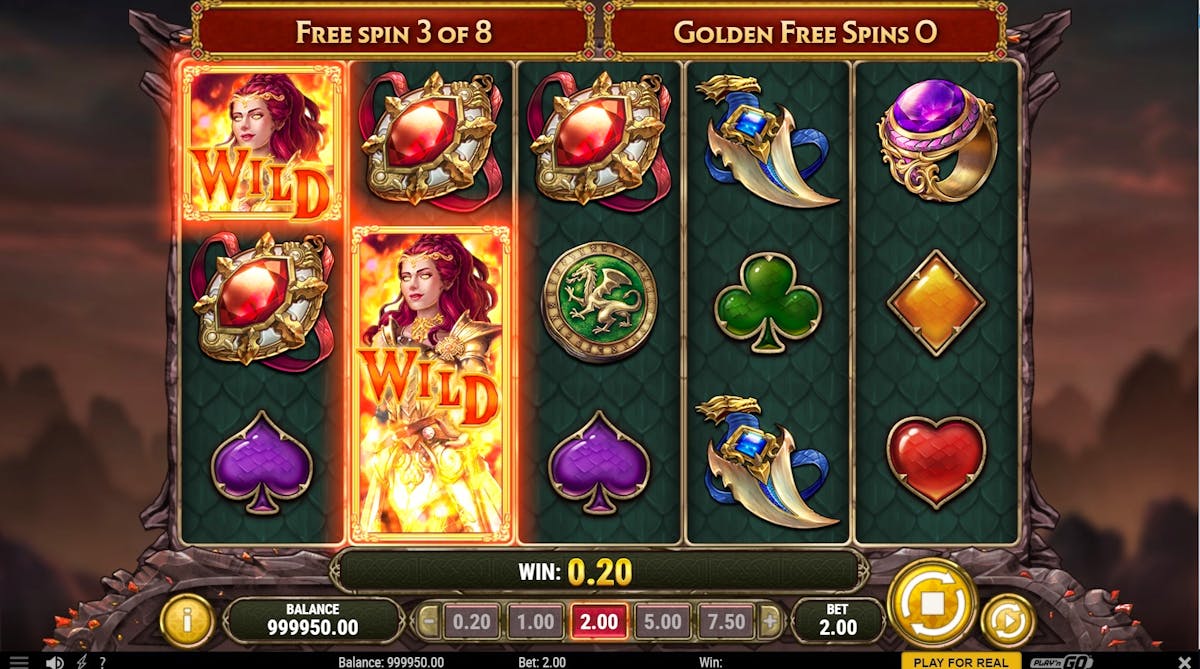Toggle sound with the speaker icon

tap(55, 662)
